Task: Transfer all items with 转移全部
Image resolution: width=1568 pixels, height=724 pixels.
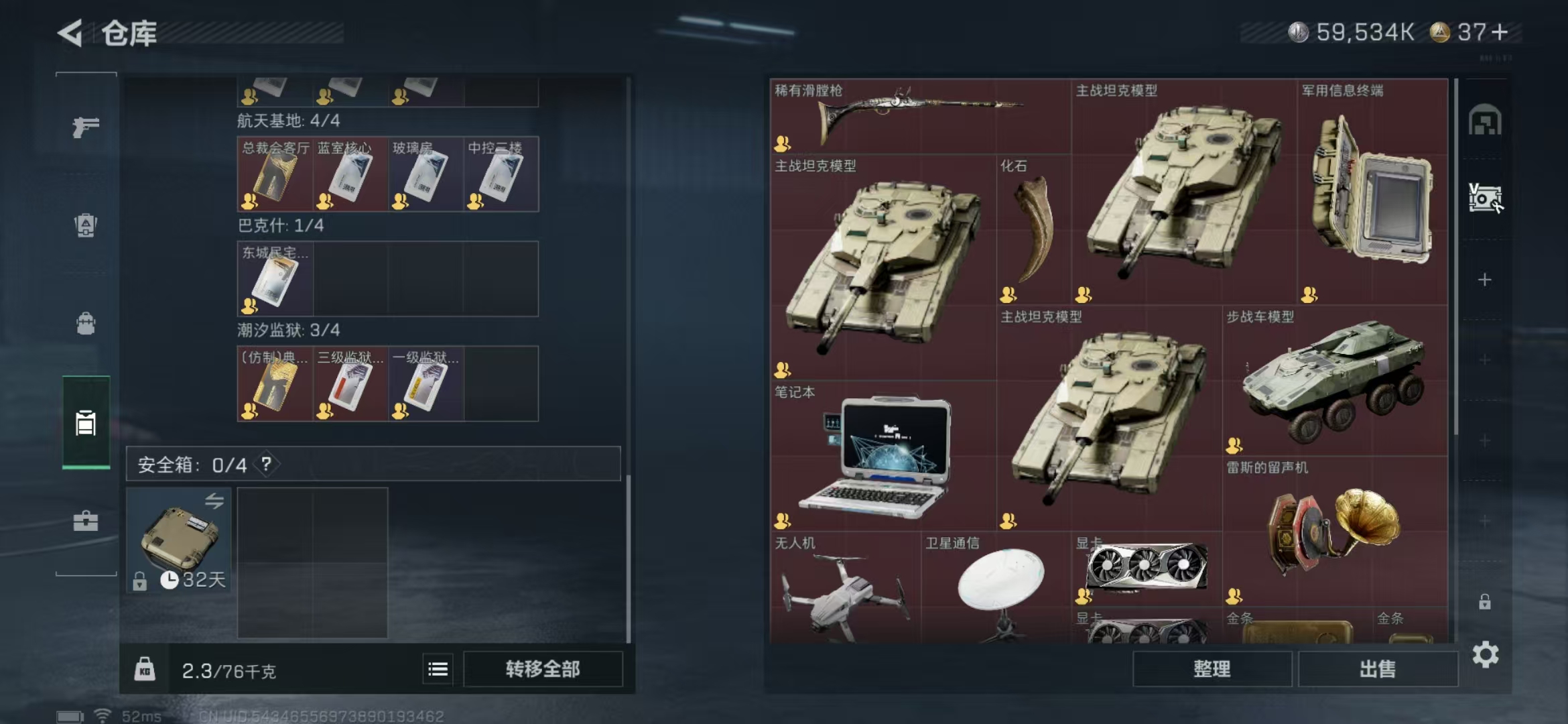Action: tap(543, 669)
